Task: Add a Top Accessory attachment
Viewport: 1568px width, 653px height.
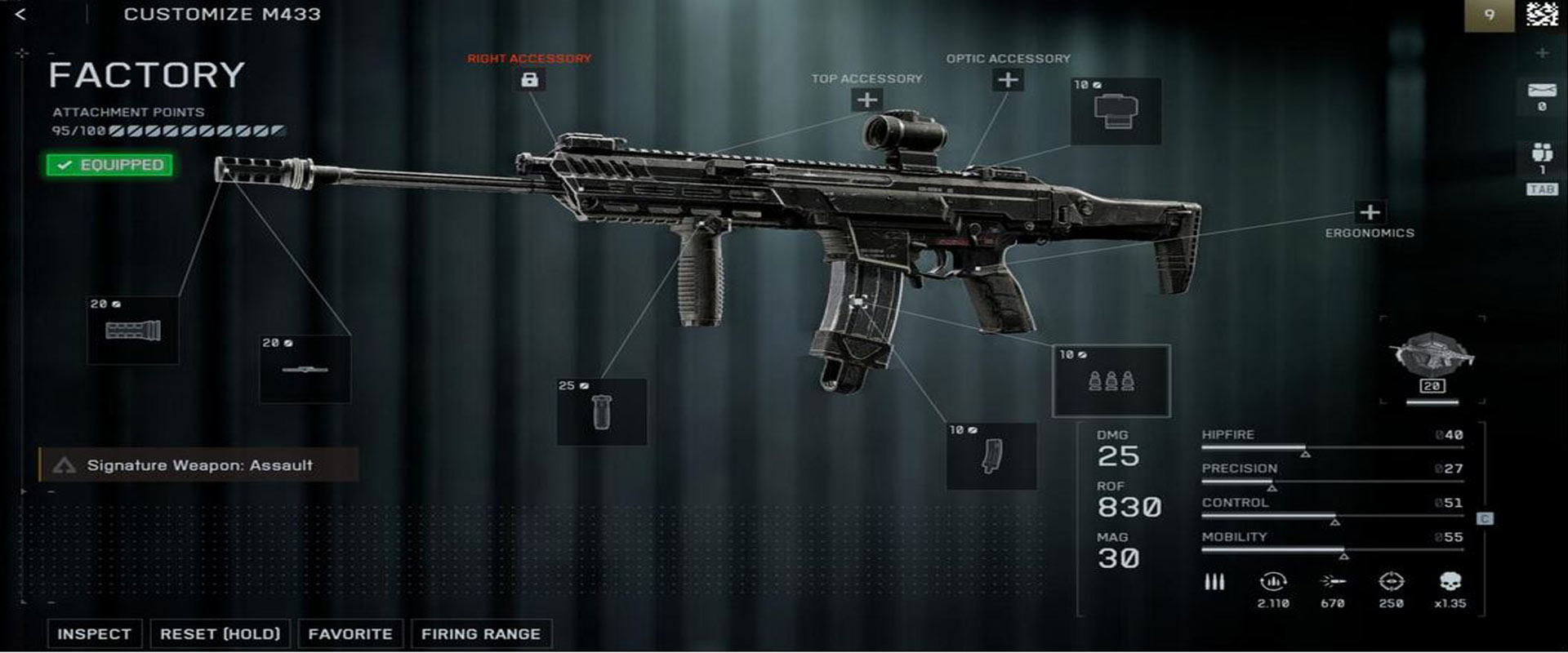Action: coord(866,100)
